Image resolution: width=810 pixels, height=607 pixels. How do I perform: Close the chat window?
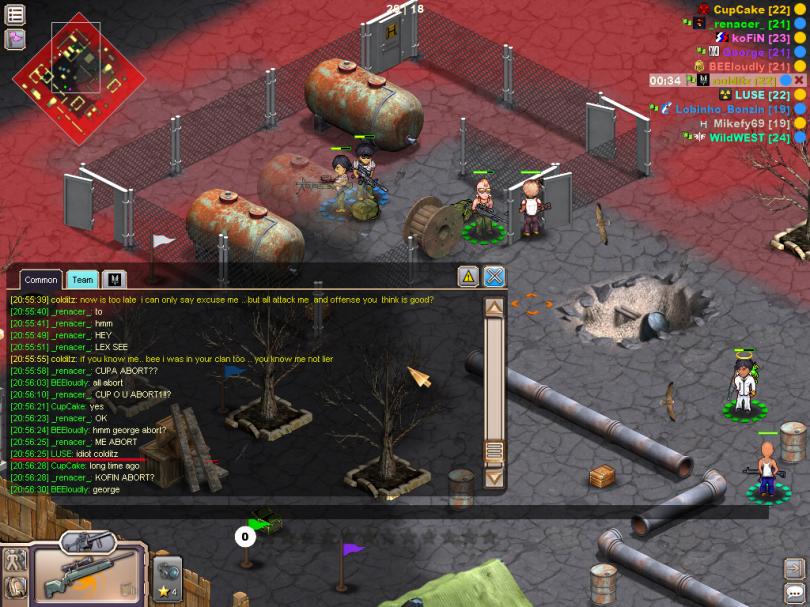pos(494,277)
